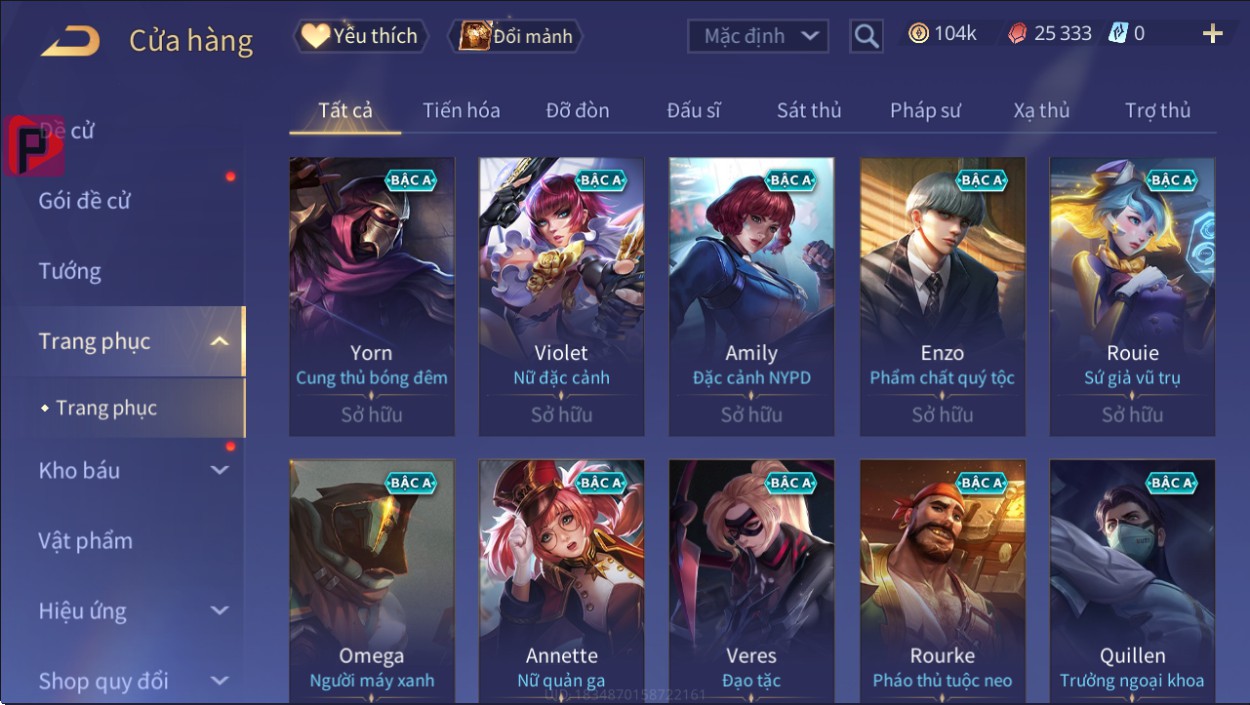Open the Vật phẩm items section

coord(86,541)
